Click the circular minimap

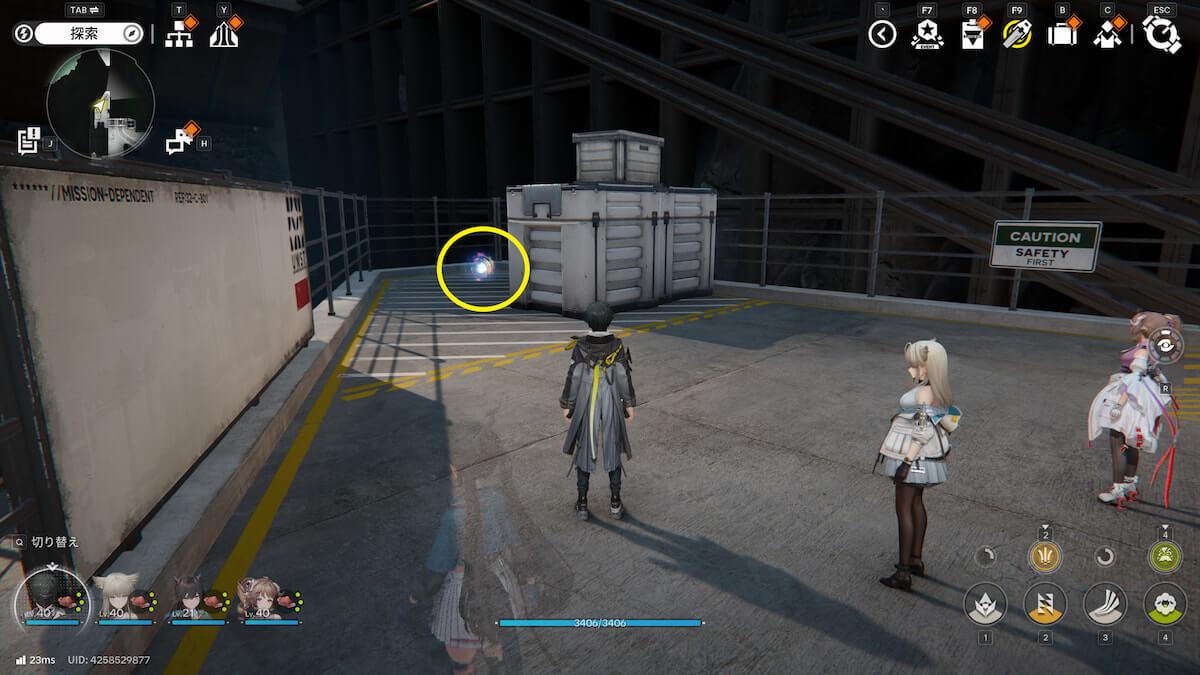pos(100,103)
